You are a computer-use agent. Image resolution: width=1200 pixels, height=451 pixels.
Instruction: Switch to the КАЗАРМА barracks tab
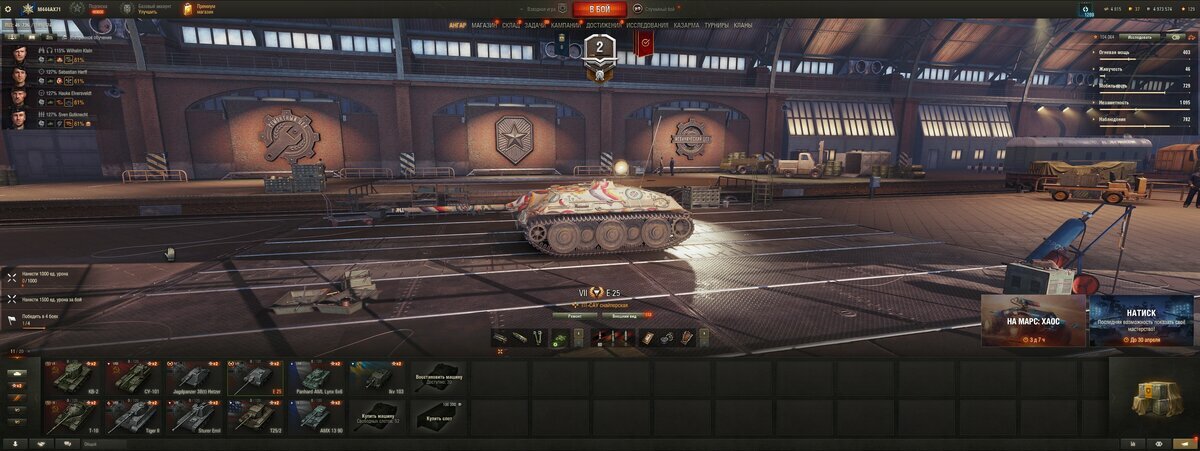pyautogui.click(x=686, y=25)
